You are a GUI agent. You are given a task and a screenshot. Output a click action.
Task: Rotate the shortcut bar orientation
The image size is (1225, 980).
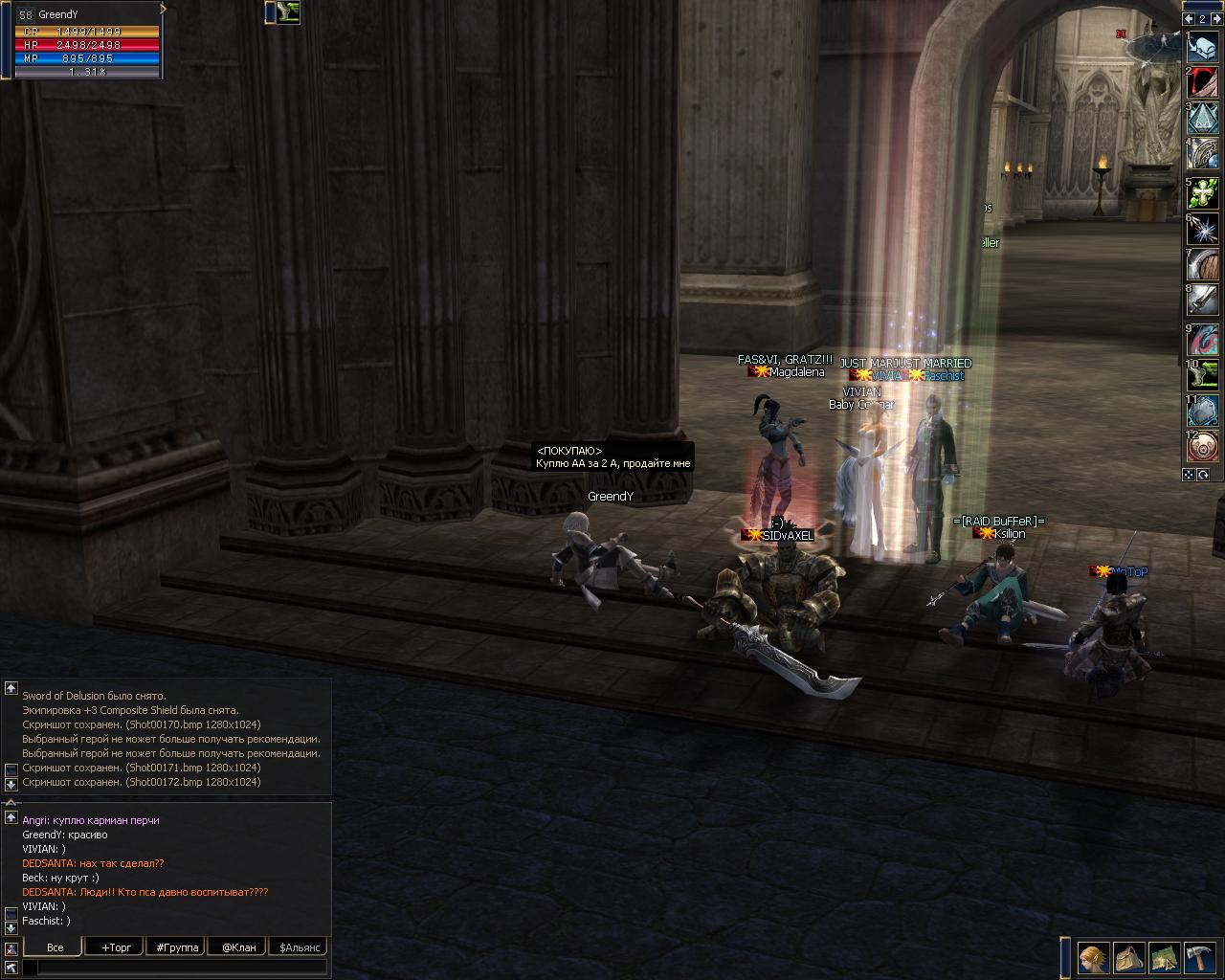[1204, 475]
